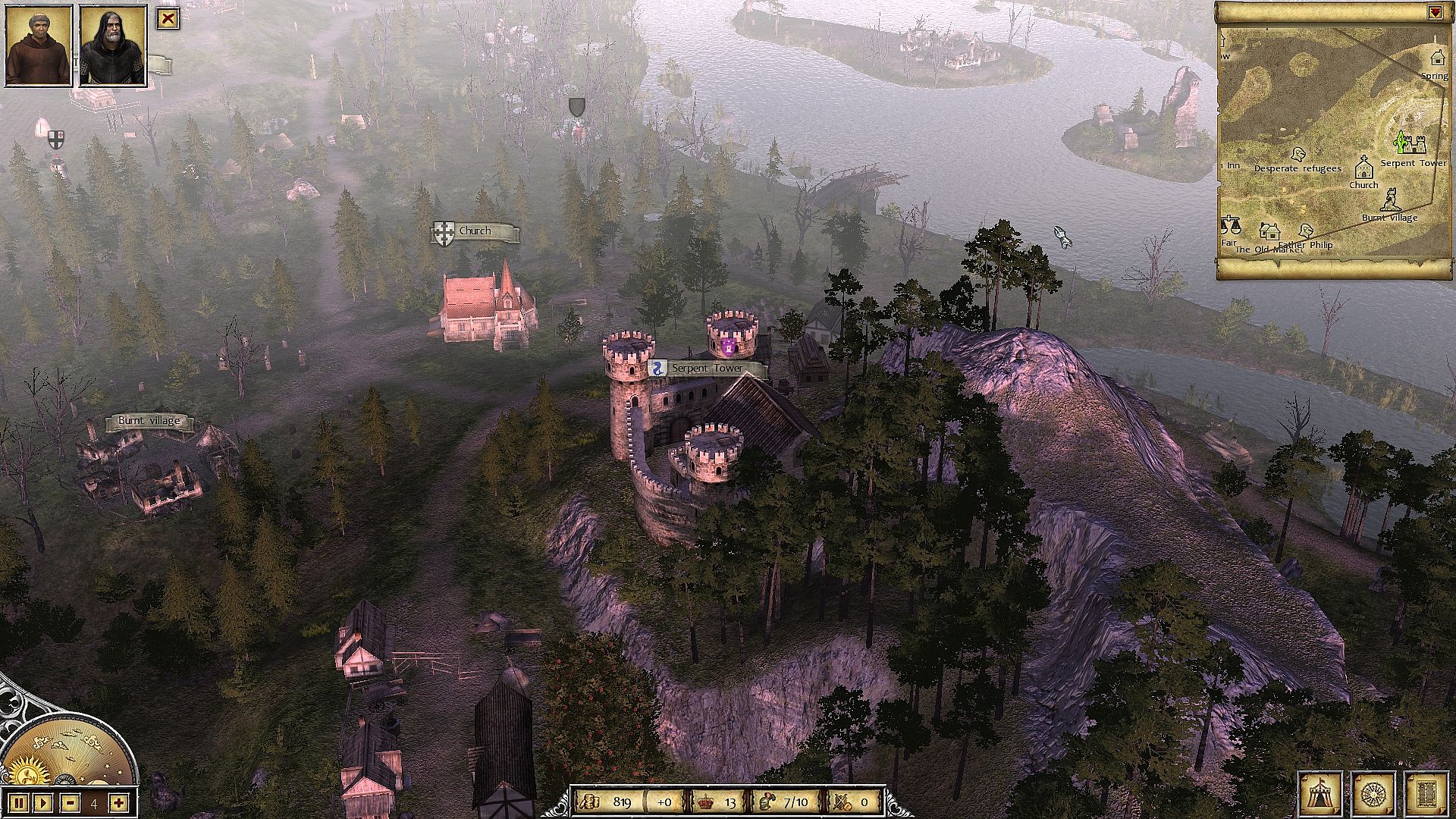Click Burnt village marker on the minimap
This screenshot has height=819, width=1456.
[x=1390, y=199]
